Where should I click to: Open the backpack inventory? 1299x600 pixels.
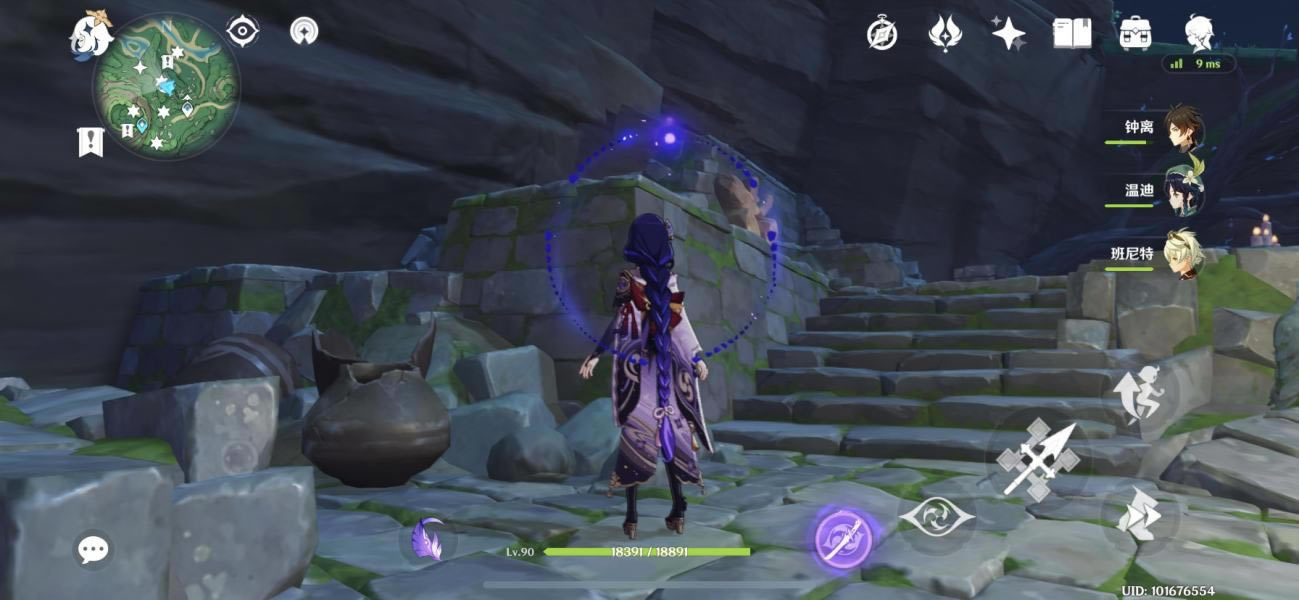pos(1135,34)
